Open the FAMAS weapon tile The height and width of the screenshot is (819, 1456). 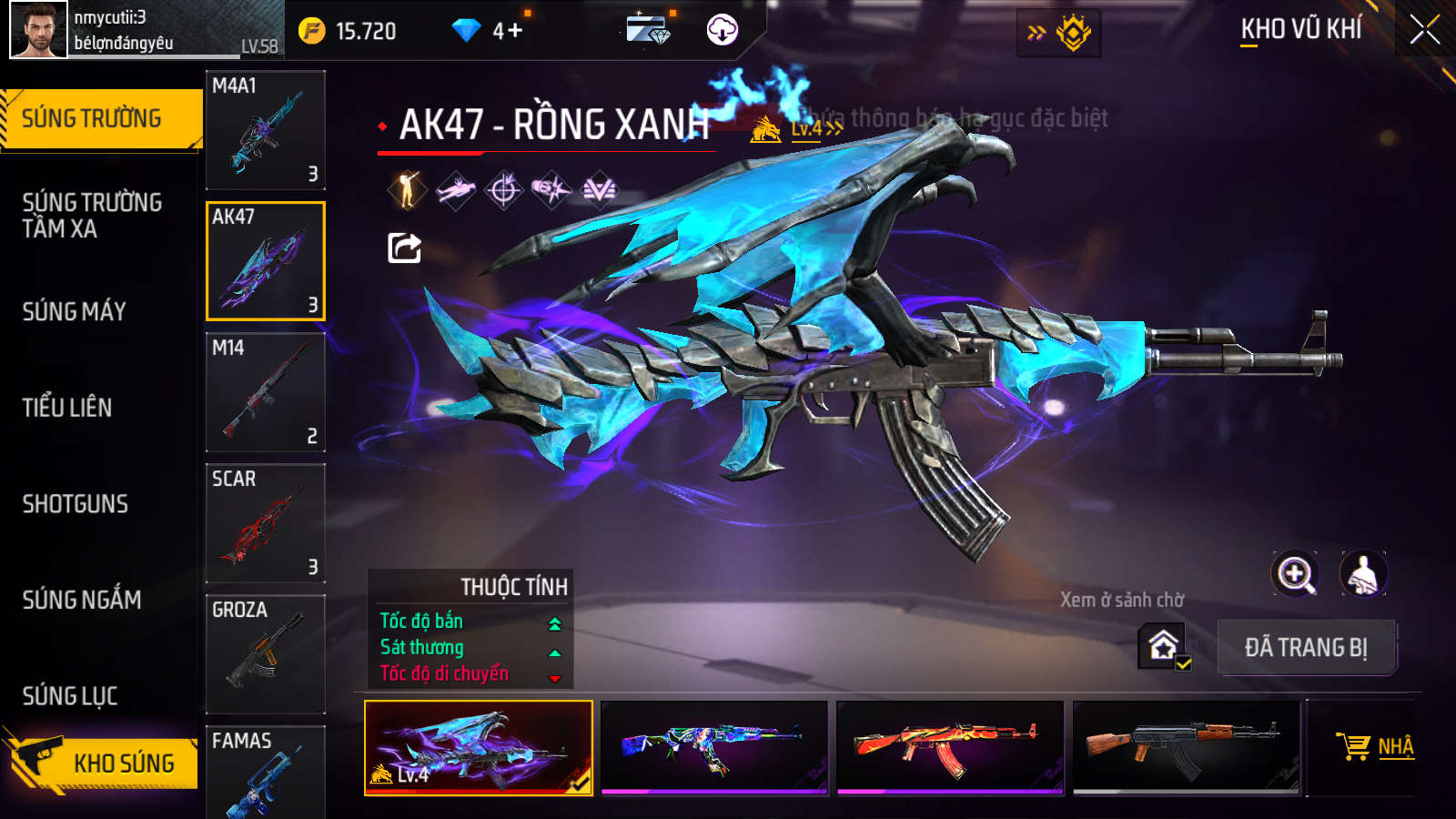265,772
